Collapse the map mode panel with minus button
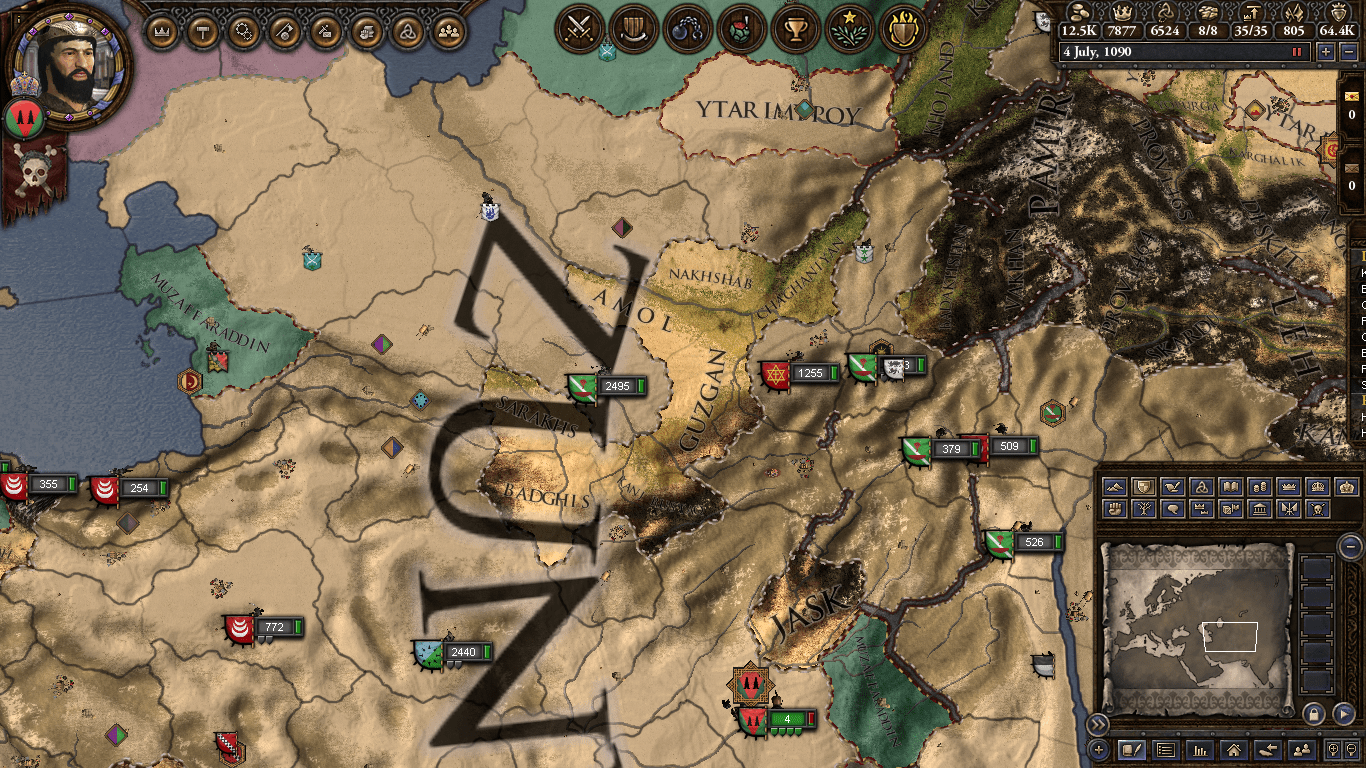 click(x=1350, y=547)
